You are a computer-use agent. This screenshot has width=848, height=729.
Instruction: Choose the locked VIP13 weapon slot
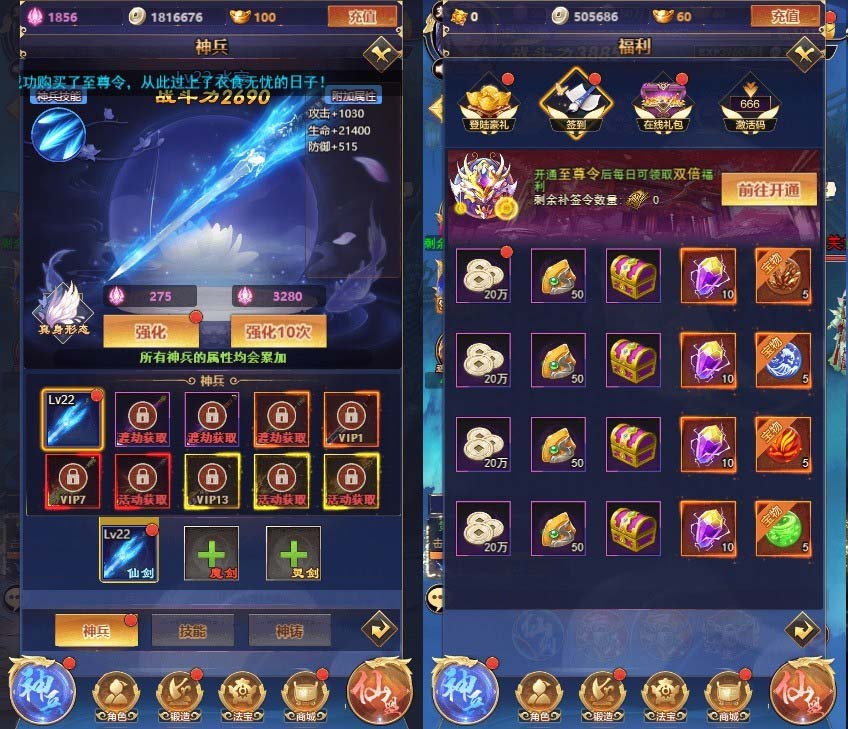212,480
